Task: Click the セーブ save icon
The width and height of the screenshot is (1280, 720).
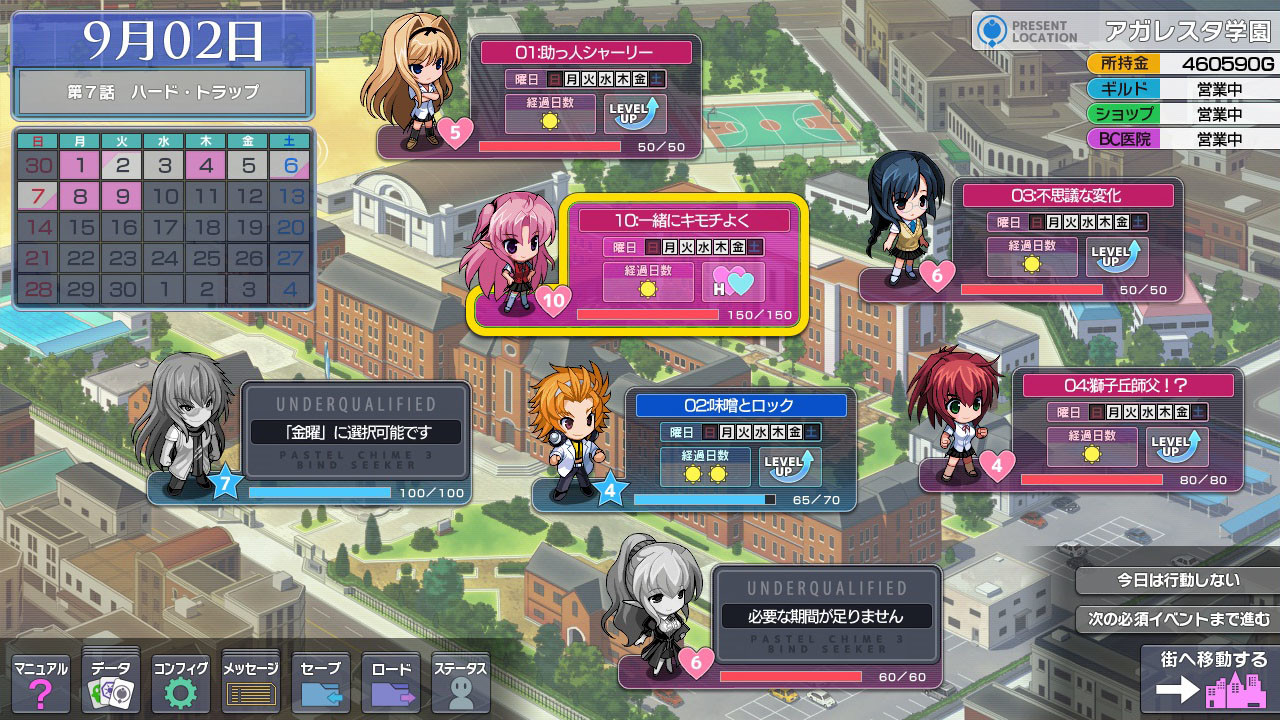Action: [x=320, y=680]
